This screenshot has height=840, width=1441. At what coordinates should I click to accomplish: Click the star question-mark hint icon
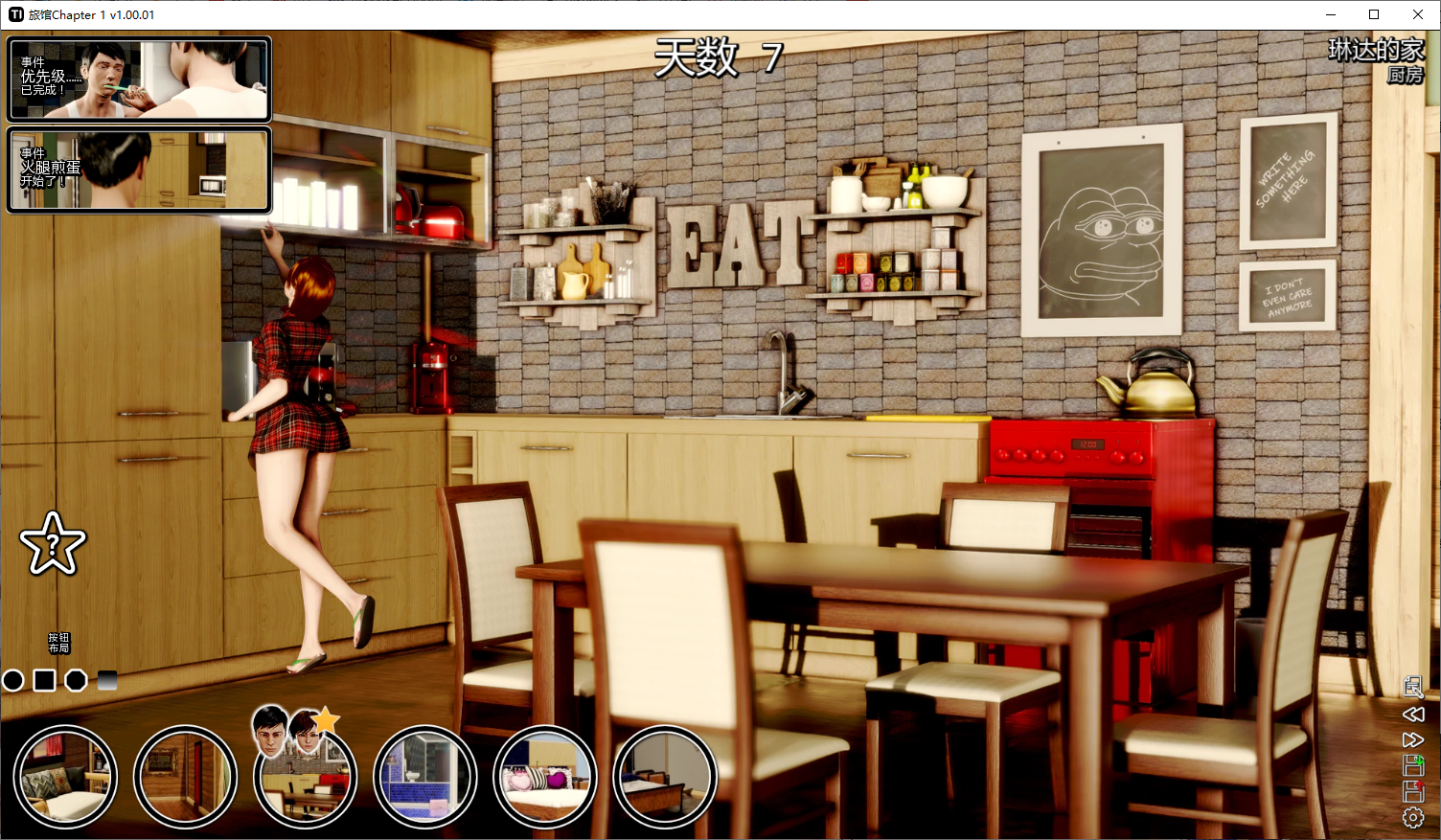click(53, 544)
